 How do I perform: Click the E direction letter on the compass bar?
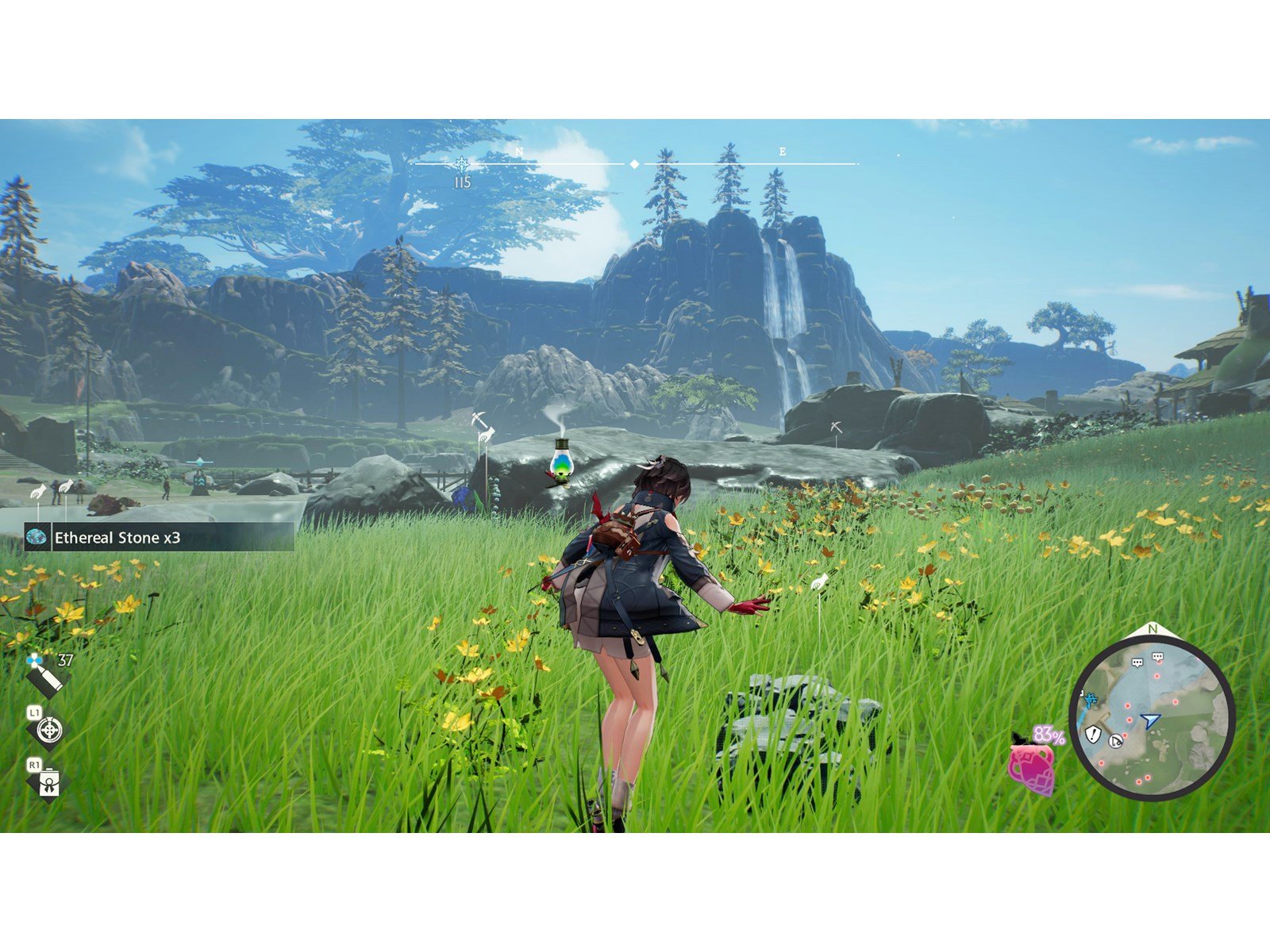click(x=779, y=150)
